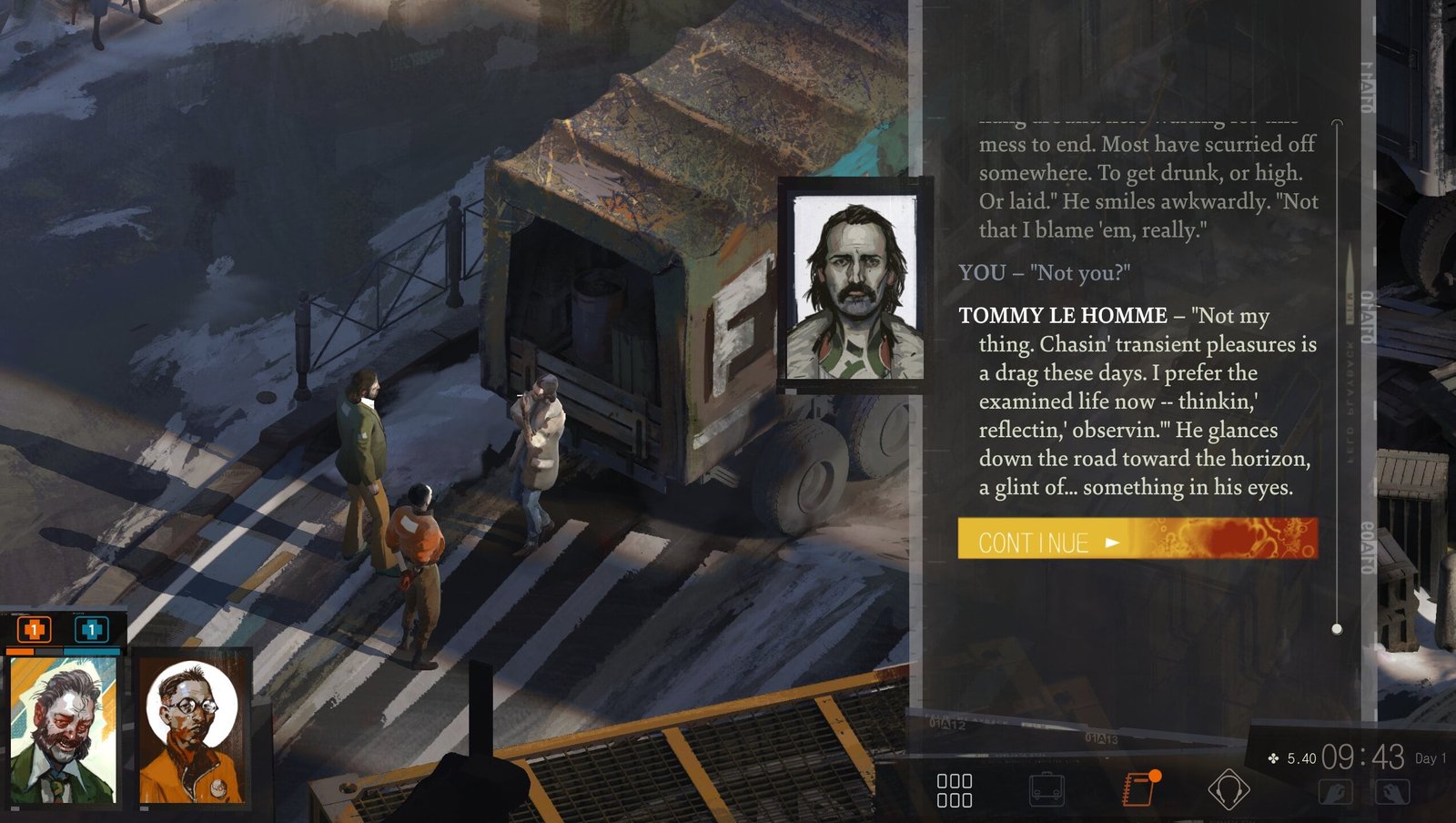1456x823 pixels.
Task: Select the right hand item slot
Action: coord(1392,792)
